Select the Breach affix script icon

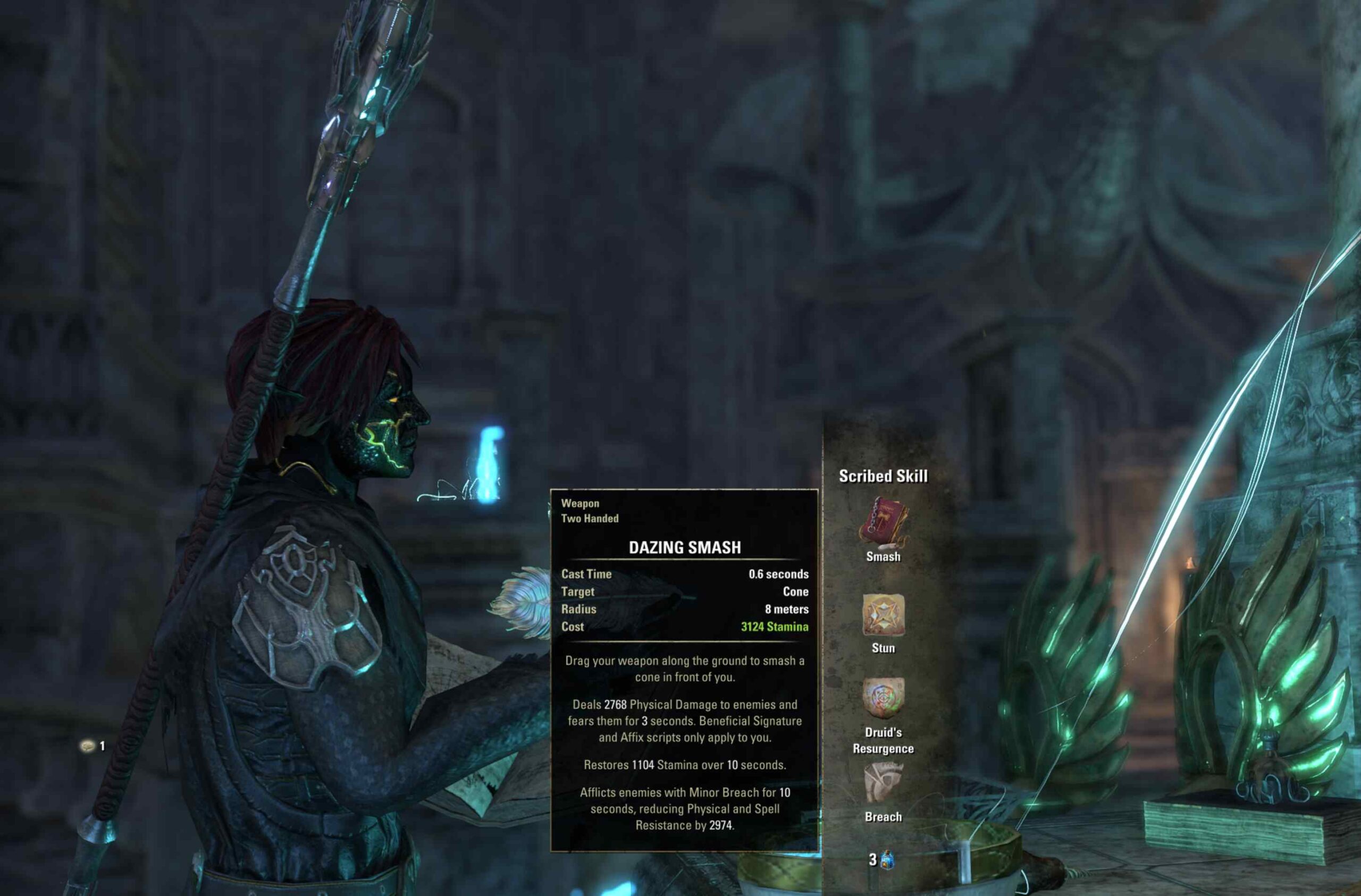(883, 783)
